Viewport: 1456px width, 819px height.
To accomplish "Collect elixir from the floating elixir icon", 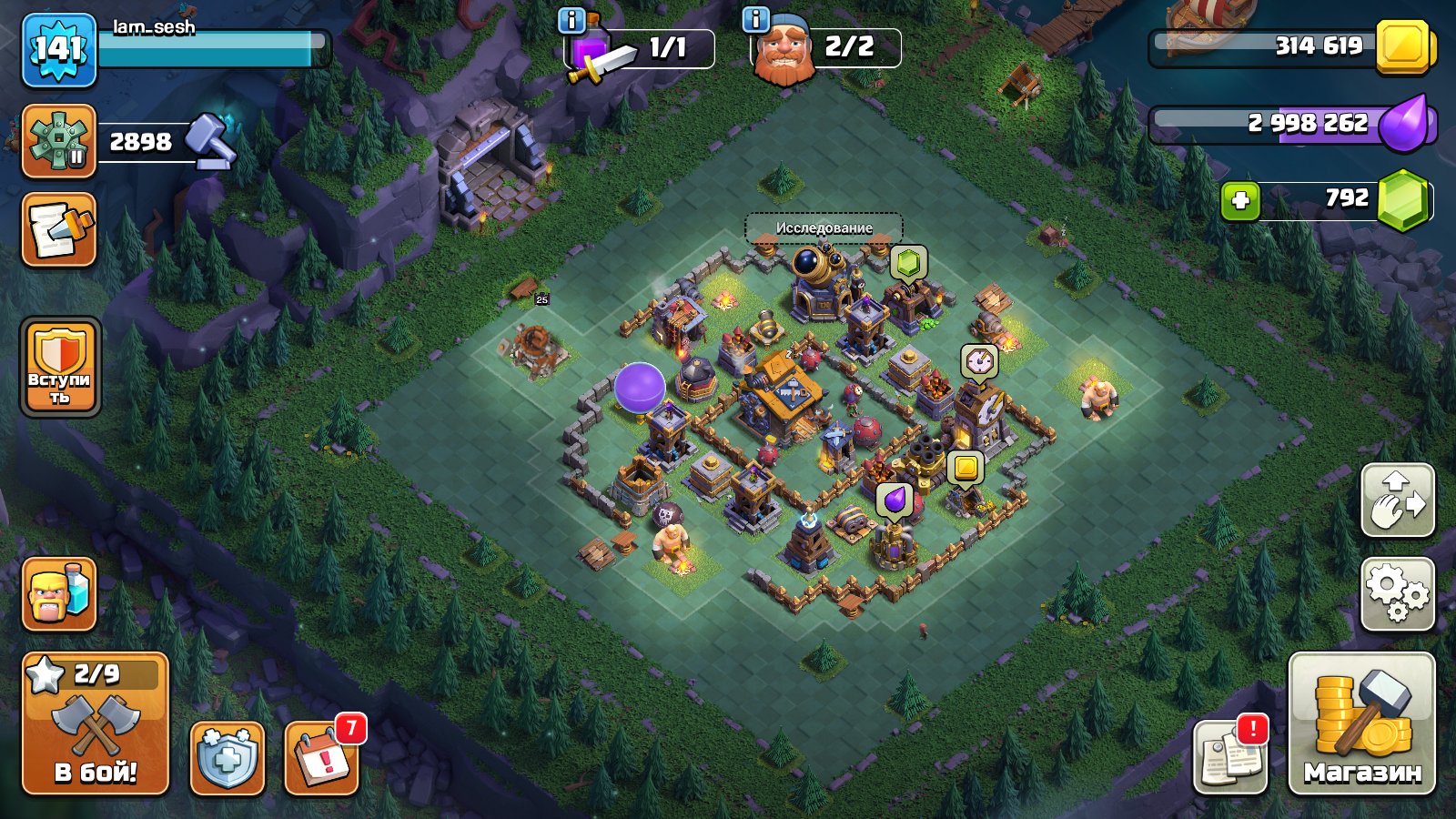I will [x=893, y=499].
